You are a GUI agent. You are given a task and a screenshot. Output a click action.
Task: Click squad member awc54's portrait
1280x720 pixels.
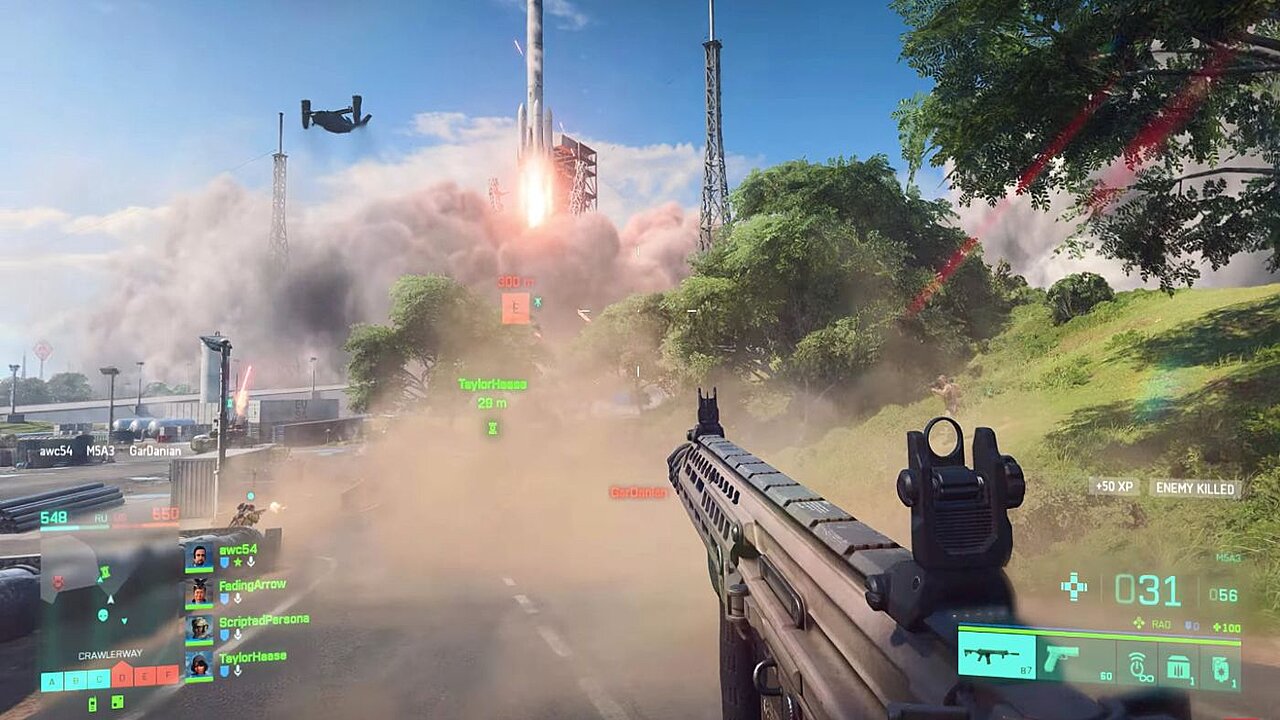[199, 555]
